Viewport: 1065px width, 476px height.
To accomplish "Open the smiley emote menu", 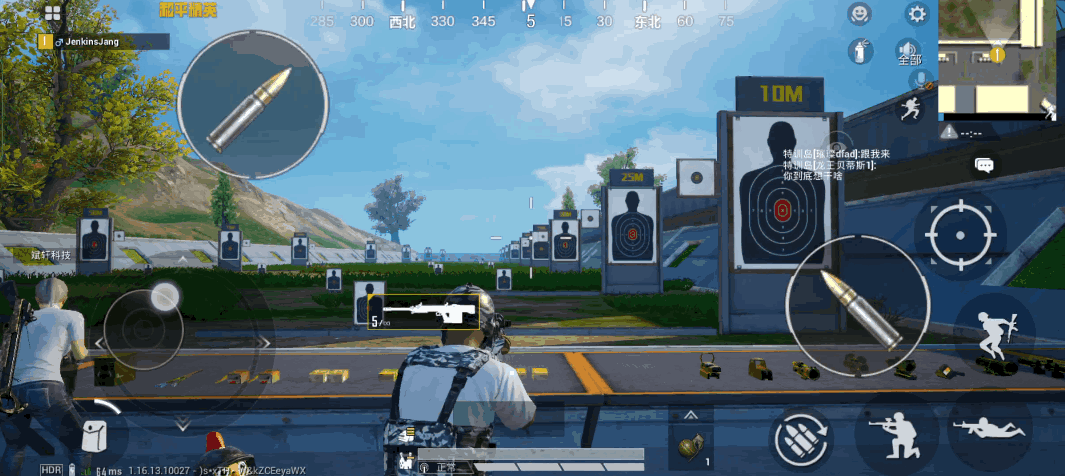I will [859, 14].
